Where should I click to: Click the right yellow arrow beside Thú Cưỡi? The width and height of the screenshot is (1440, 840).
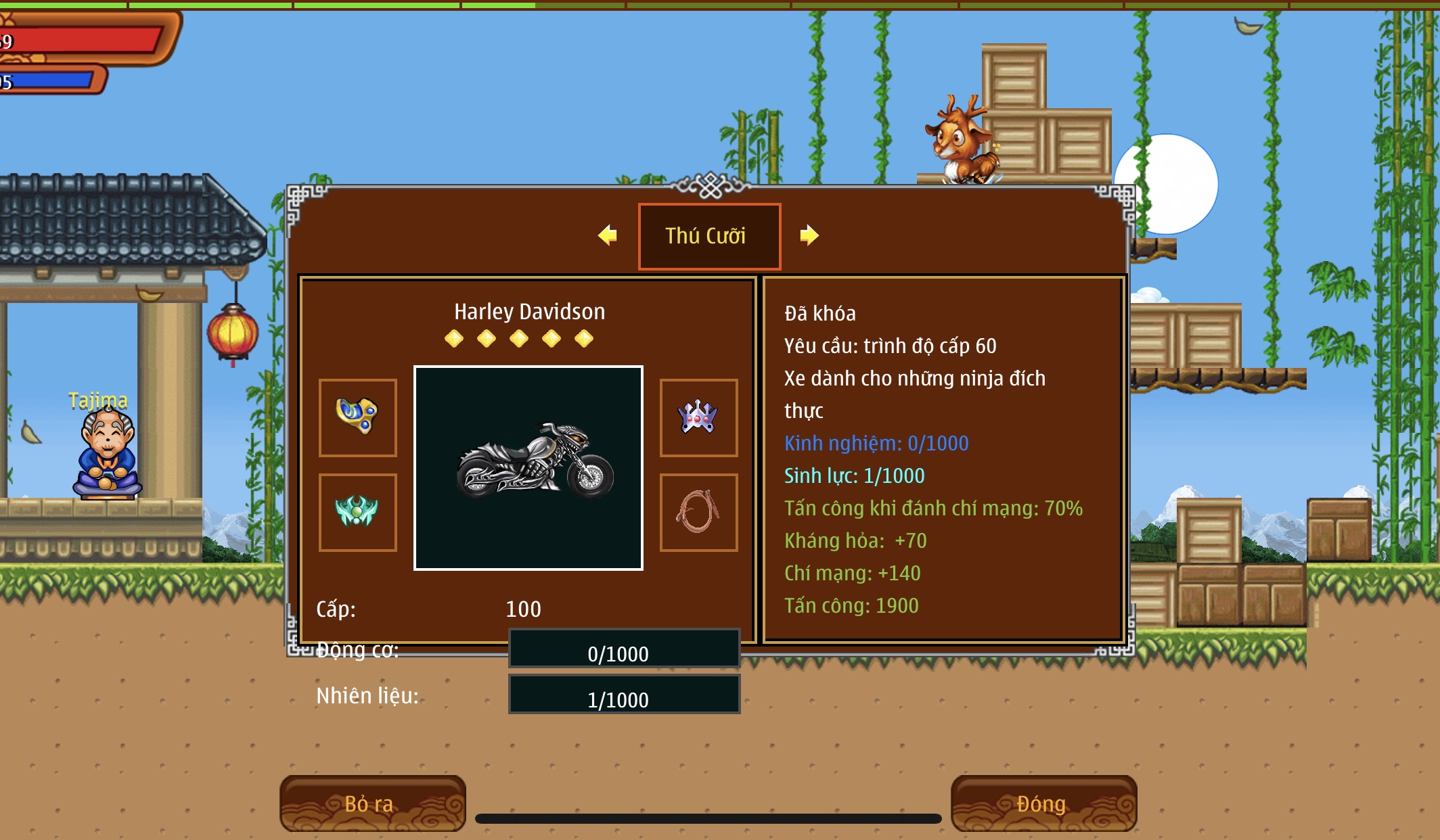809,235
